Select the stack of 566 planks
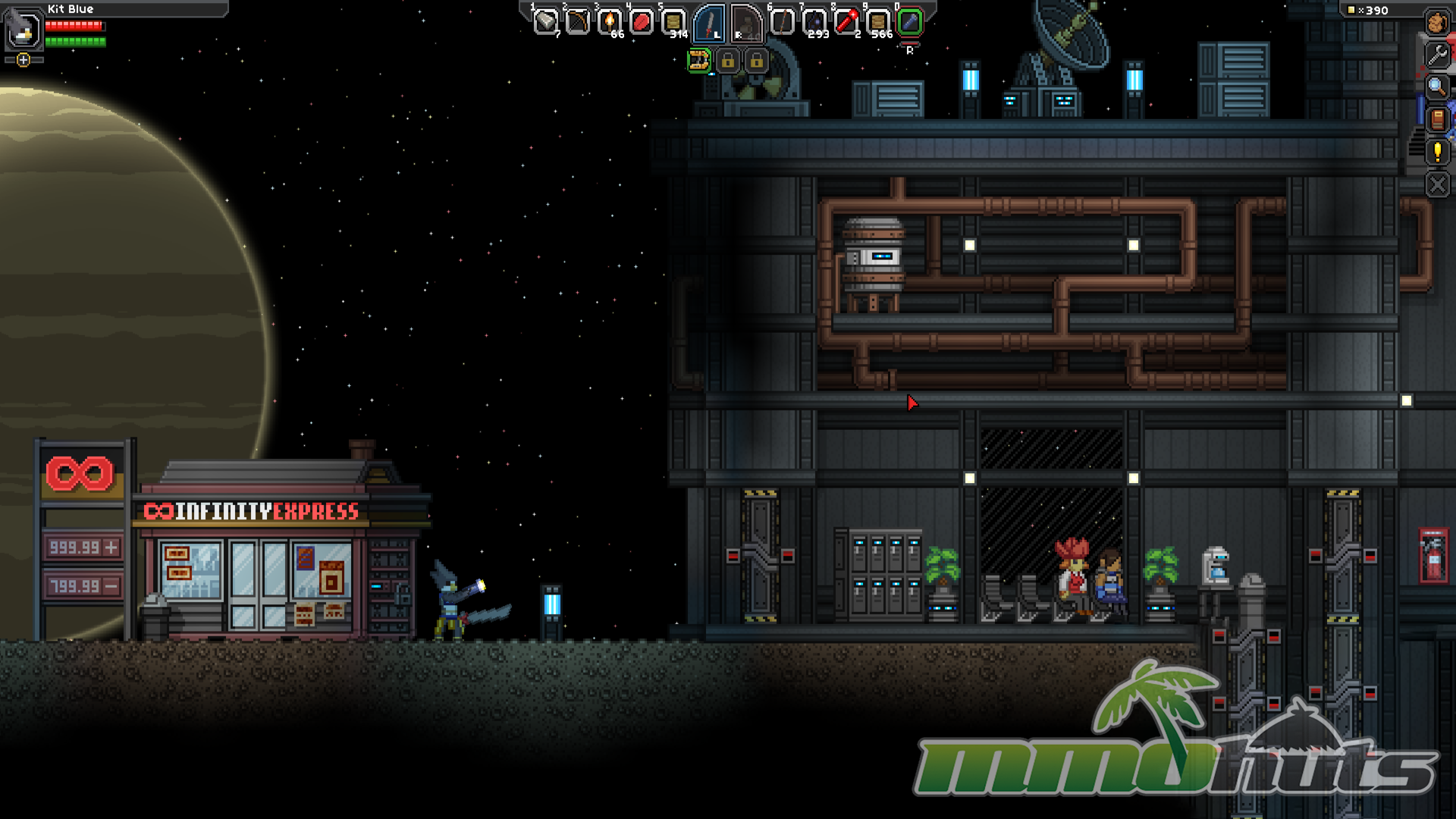The height and width of the screenshot is (819, 1456). click(878, 22)
